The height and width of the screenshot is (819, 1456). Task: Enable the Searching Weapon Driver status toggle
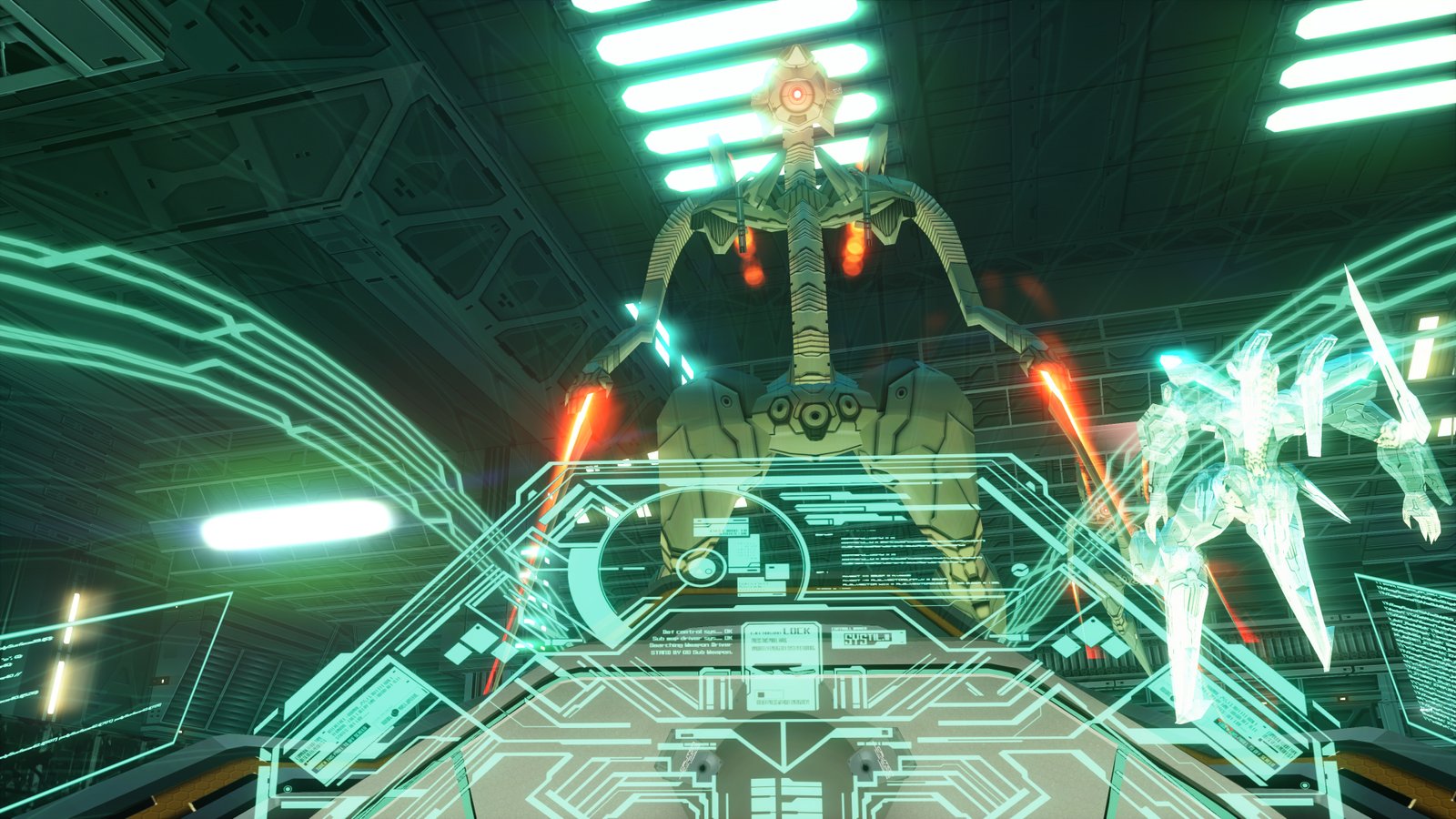pyautogui.click(x=690, y=645)
